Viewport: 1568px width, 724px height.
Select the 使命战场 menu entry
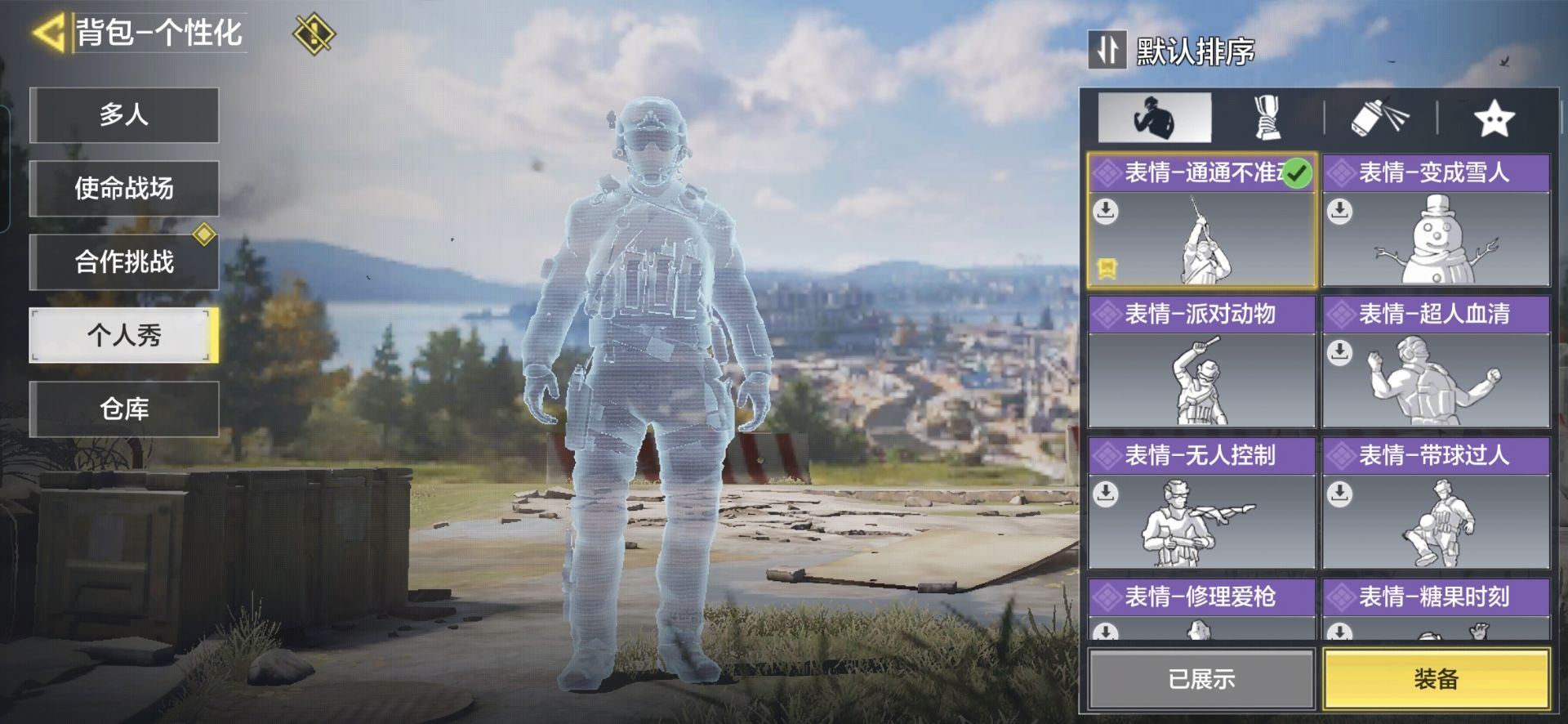coord(124,189)
